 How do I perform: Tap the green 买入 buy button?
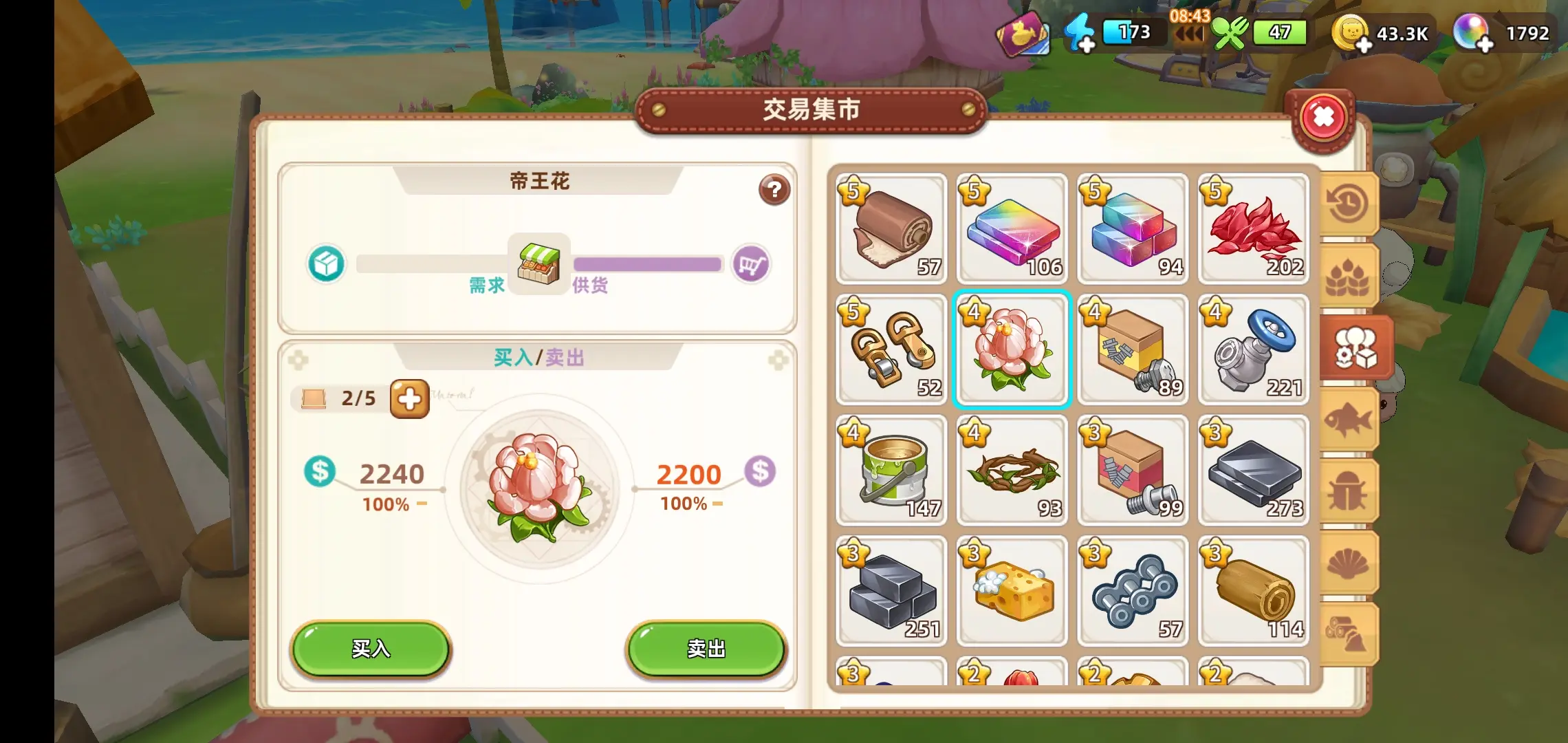tap(371, 649)
